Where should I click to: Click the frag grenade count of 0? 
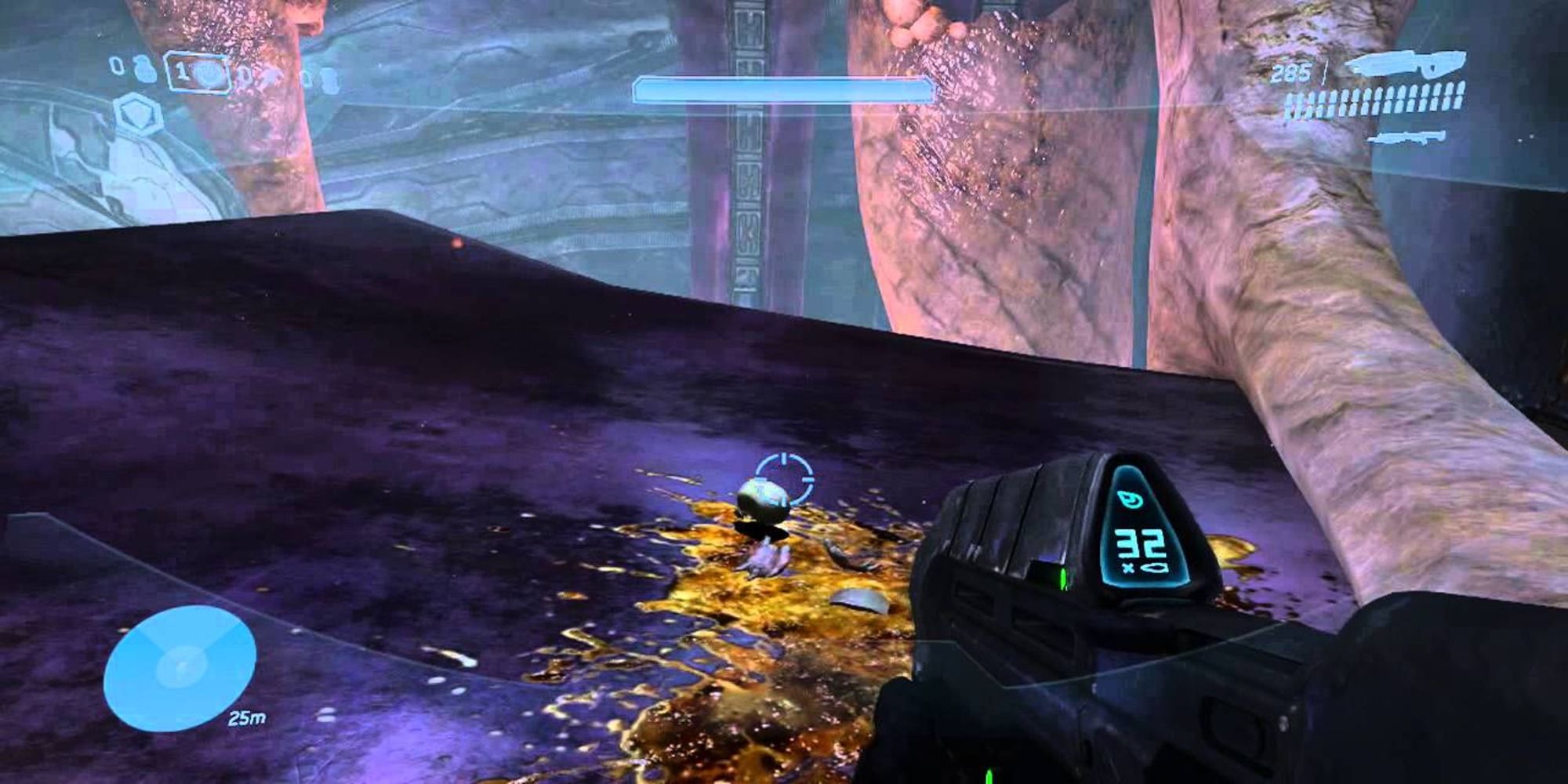tap(118, 70)
